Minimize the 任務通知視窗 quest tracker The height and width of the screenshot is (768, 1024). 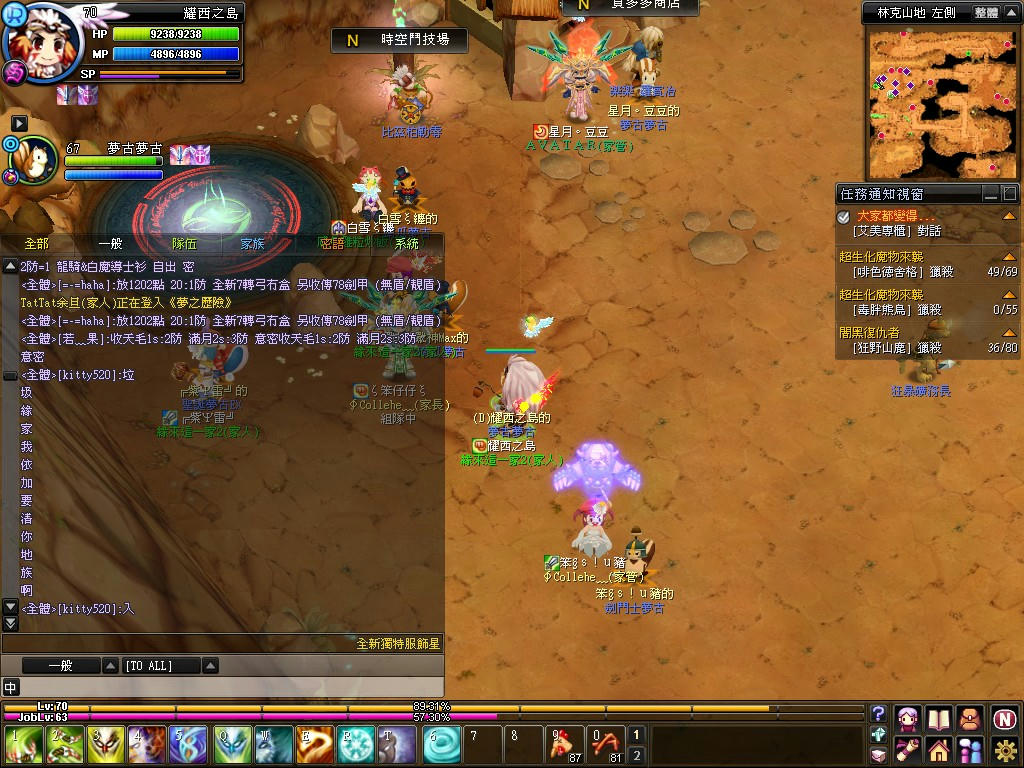click(x=990, y=194)
